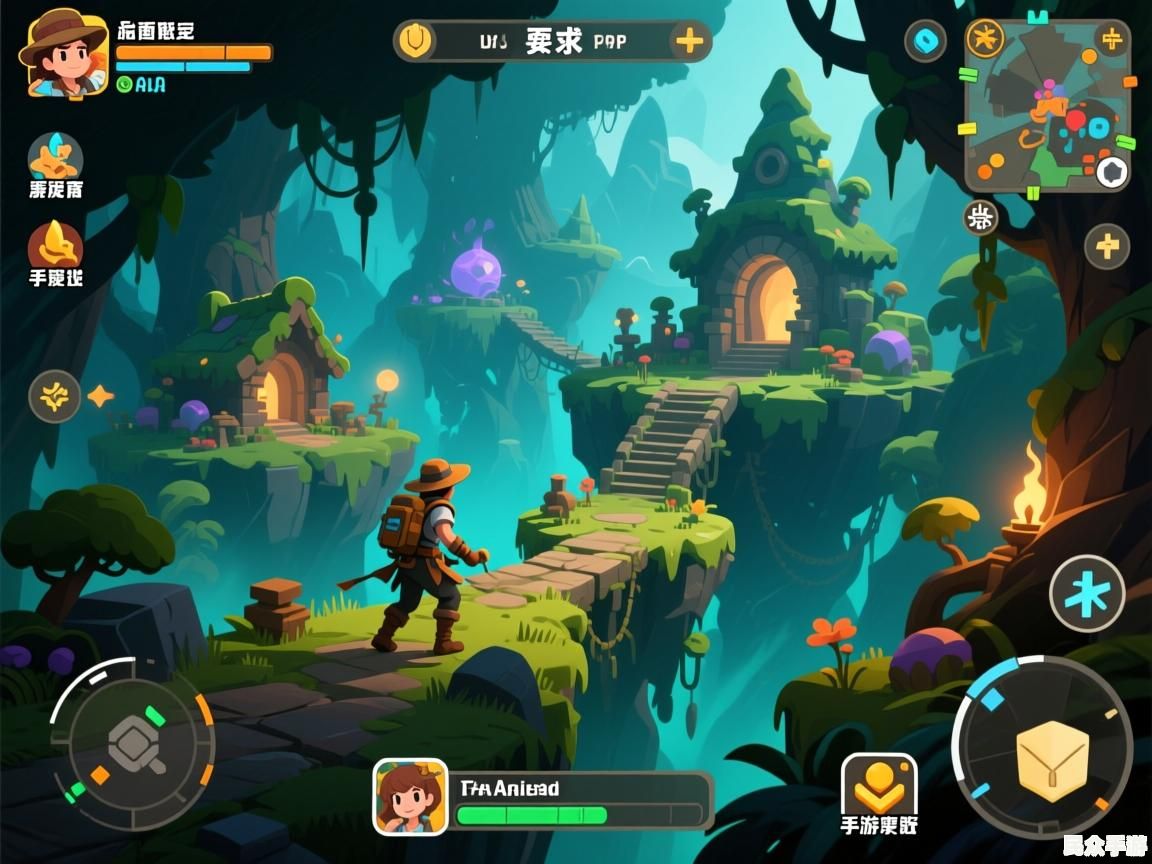Tap the plus icon in the minimap's corner
The image size is (1152, 864).
[1112, 40]
